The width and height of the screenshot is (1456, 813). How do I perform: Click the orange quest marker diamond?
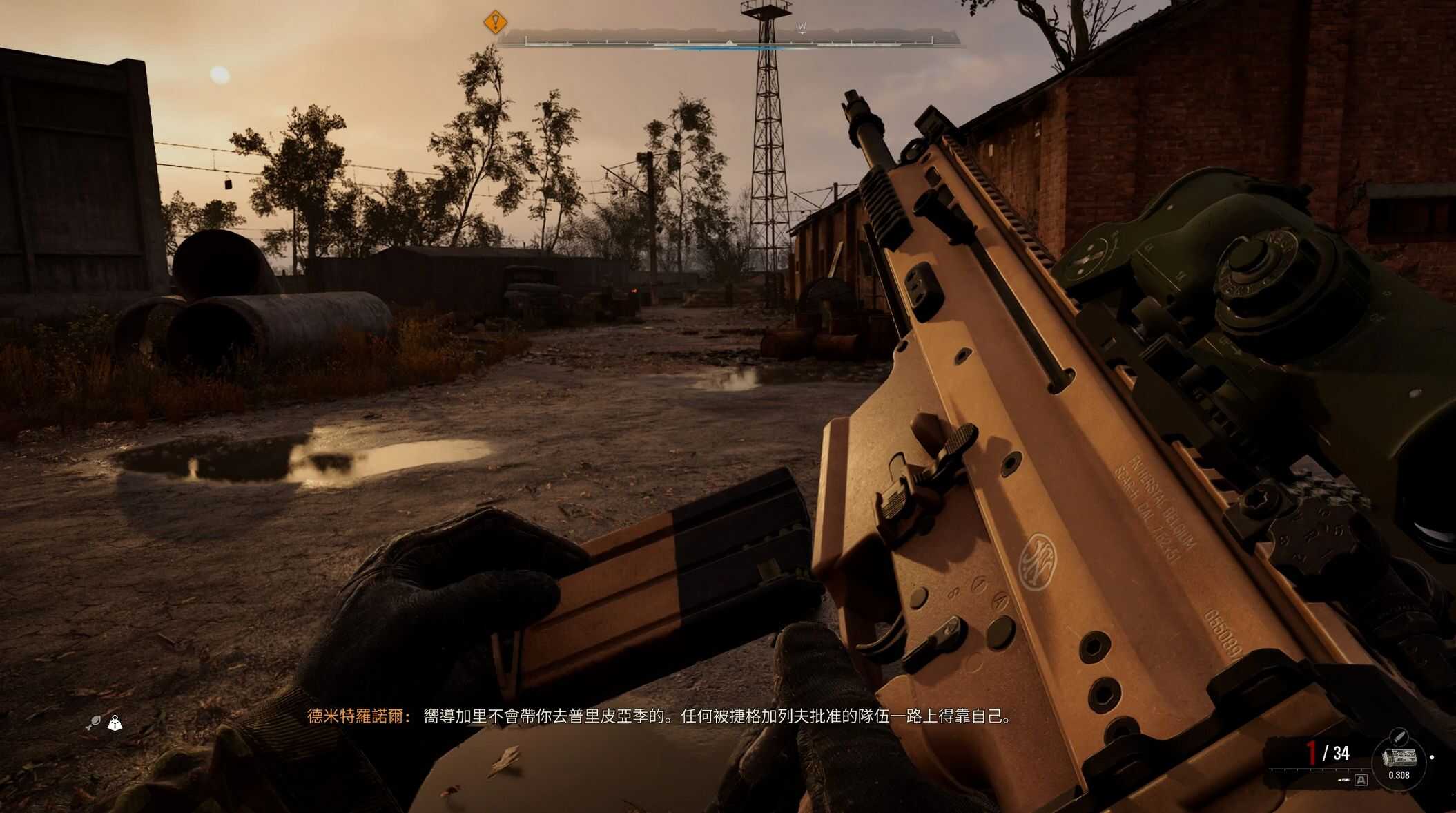point(495,22)
